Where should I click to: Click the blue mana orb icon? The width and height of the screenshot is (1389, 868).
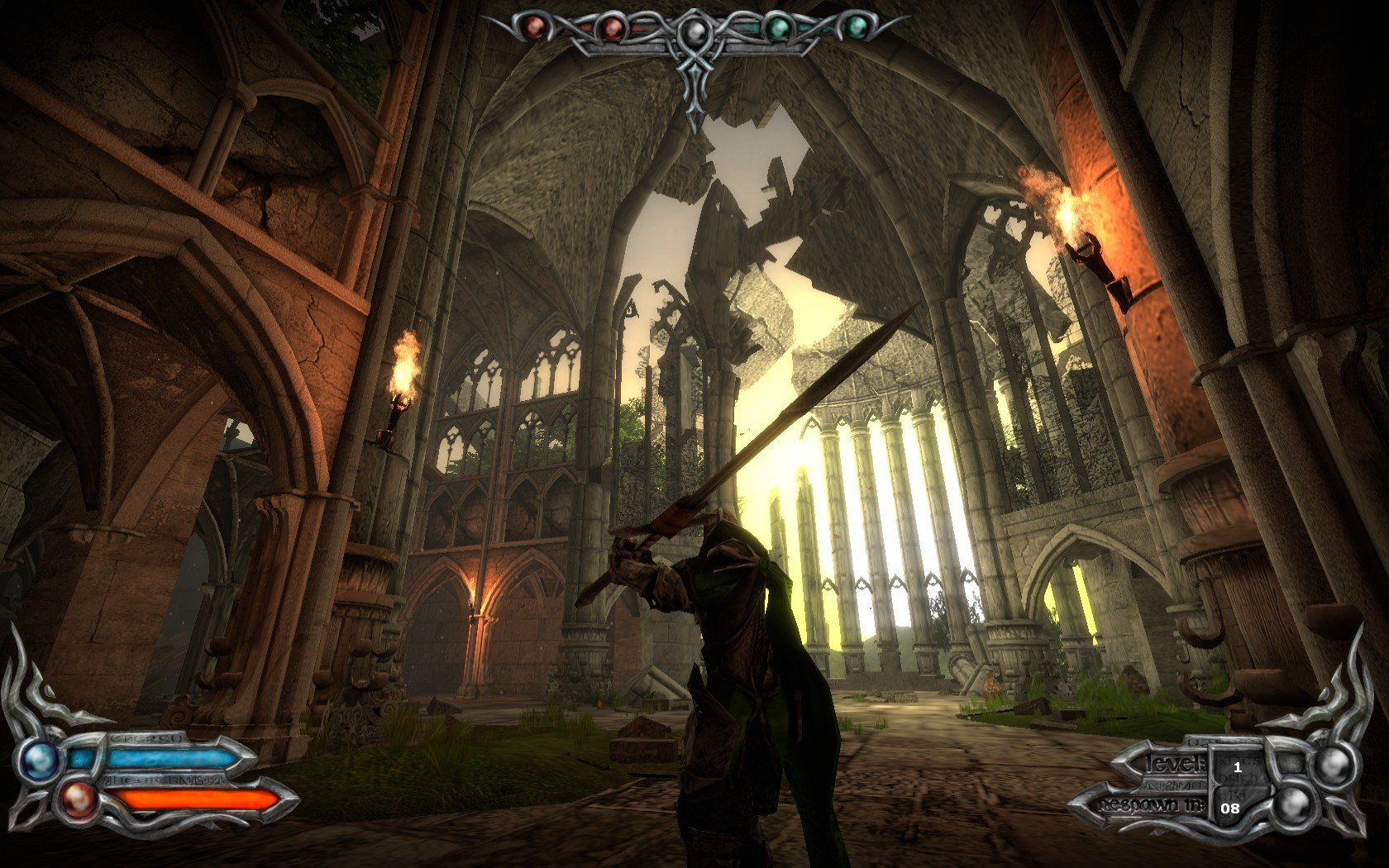[39, 758]
